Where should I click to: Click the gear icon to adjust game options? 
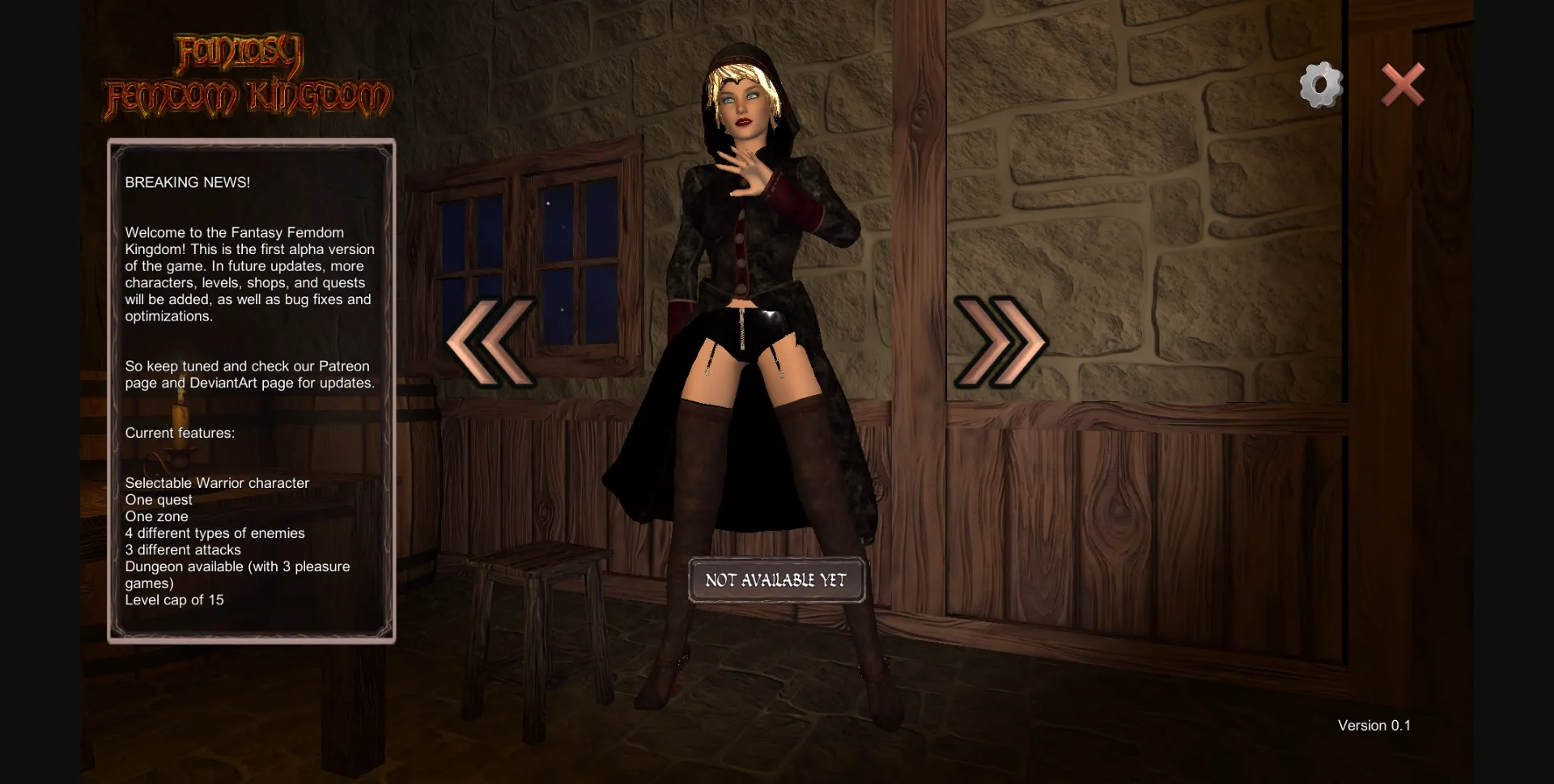coord(1319,84)
